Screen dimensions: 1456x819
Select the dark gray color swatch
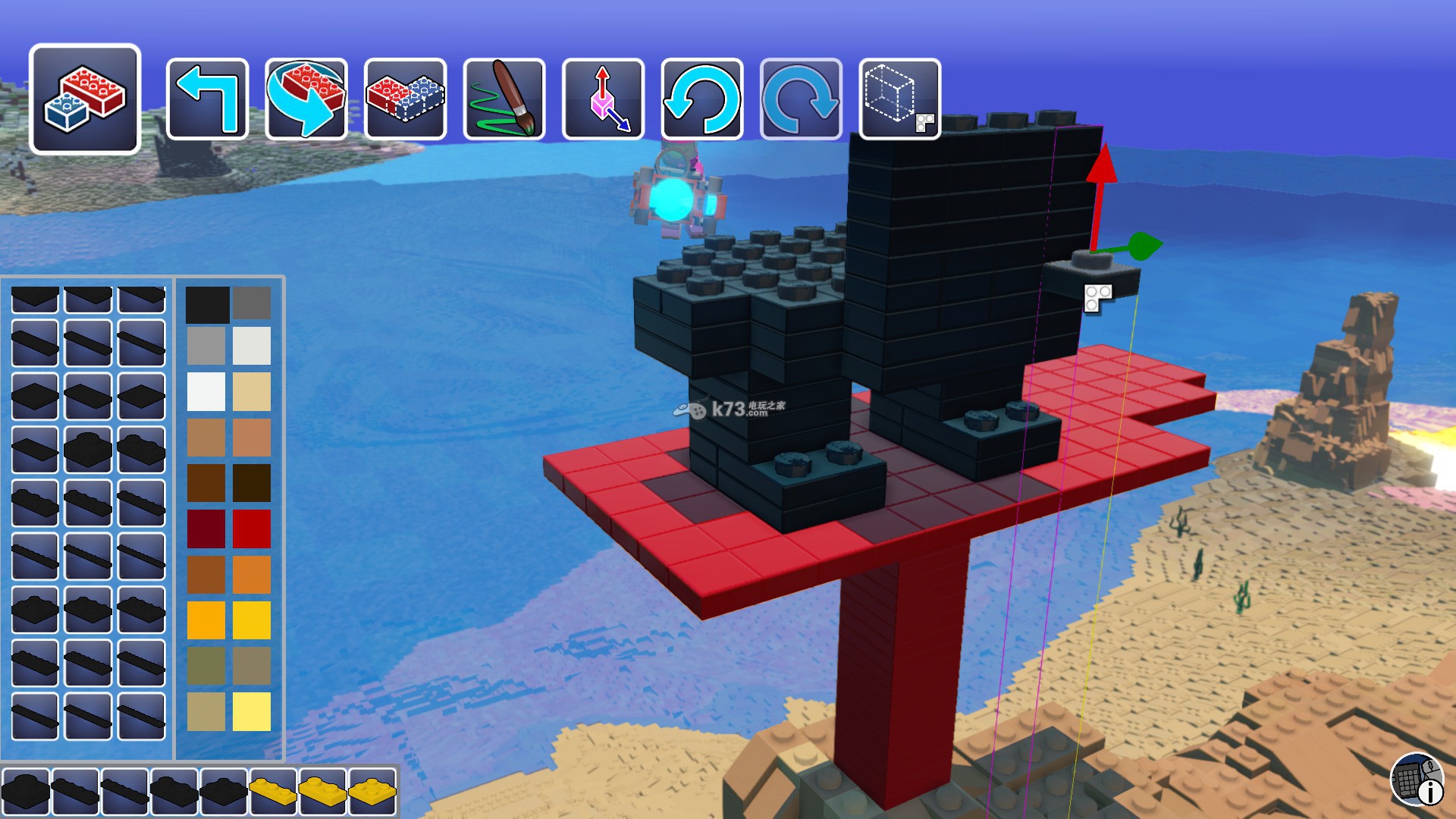pos(252,303)
